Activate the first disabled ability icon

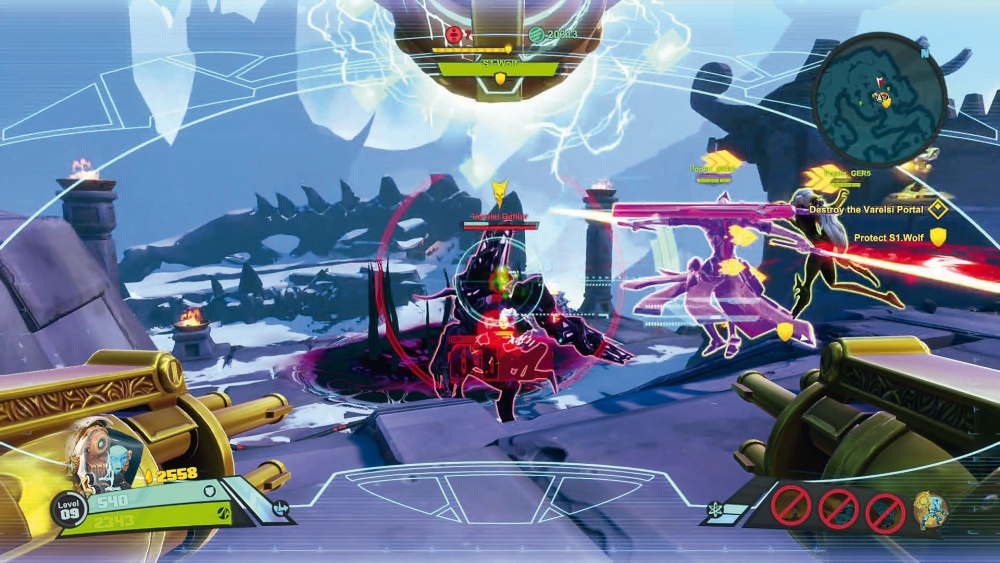(790, 505)
